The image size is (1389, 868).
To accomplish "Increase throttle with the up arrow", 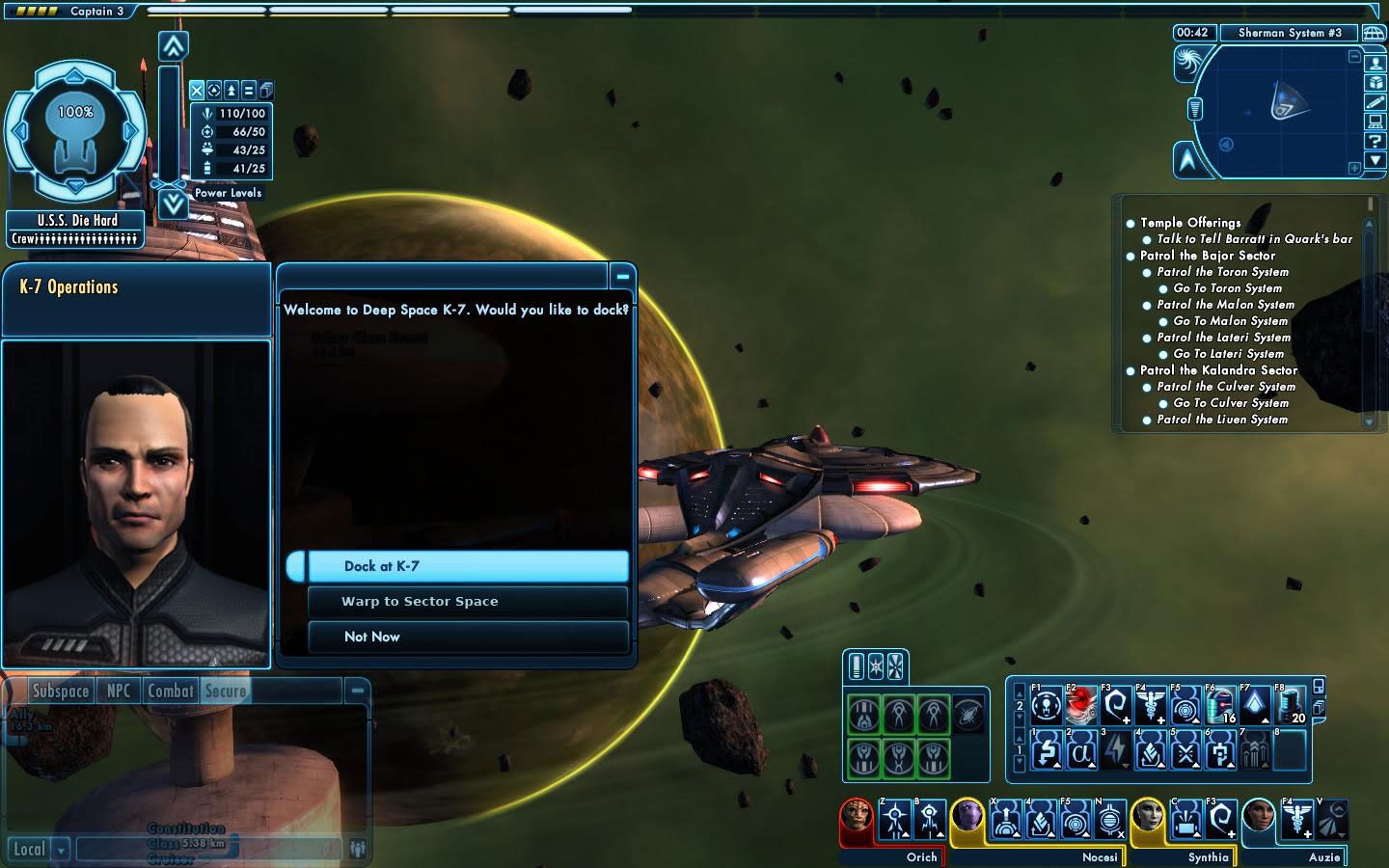I will [173, 45].
